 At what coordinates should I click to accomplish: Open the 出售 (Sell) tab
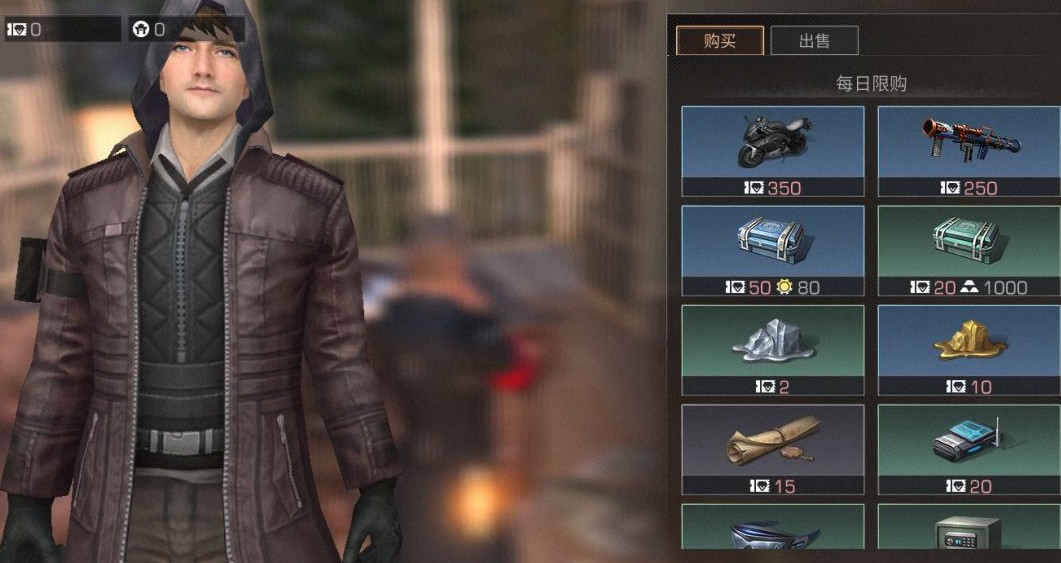pyautogui.click(x=814, y=41)
